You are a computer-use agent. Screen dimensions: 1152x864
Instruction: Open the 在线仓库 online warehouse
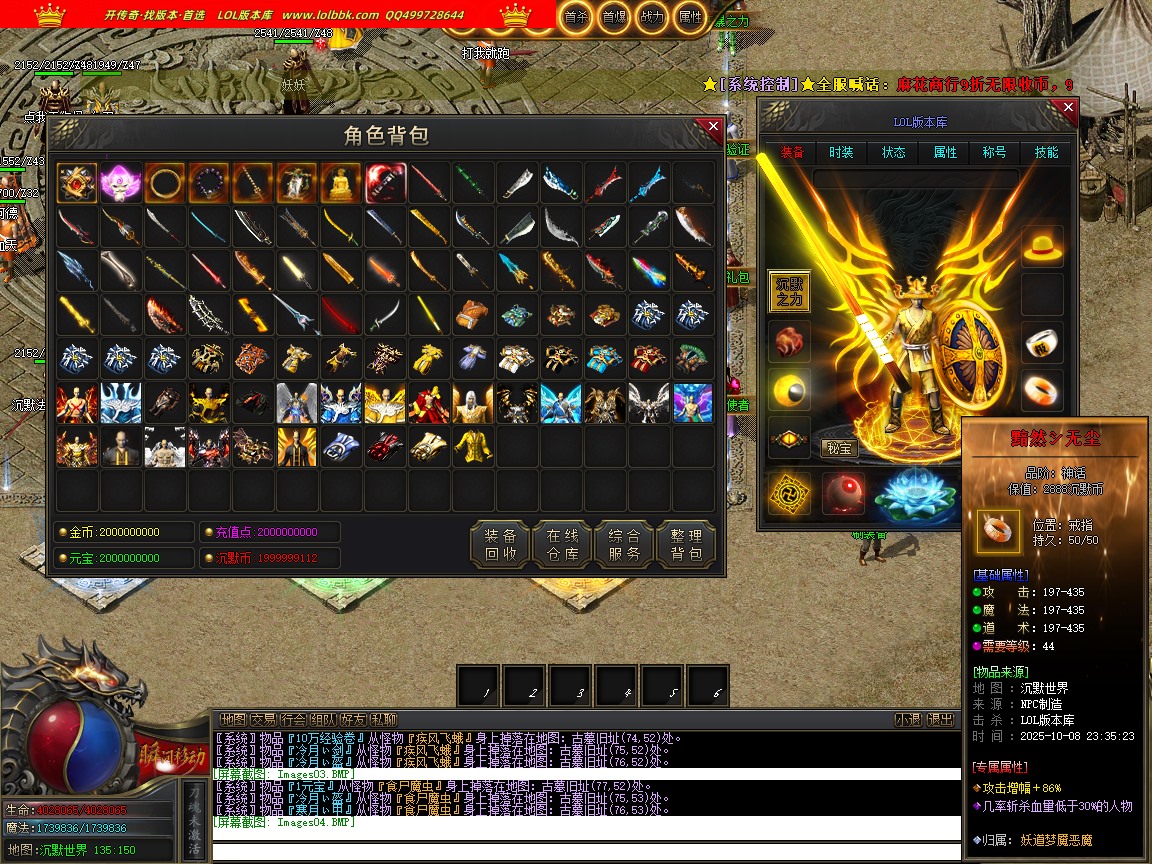tap(562, 543)
